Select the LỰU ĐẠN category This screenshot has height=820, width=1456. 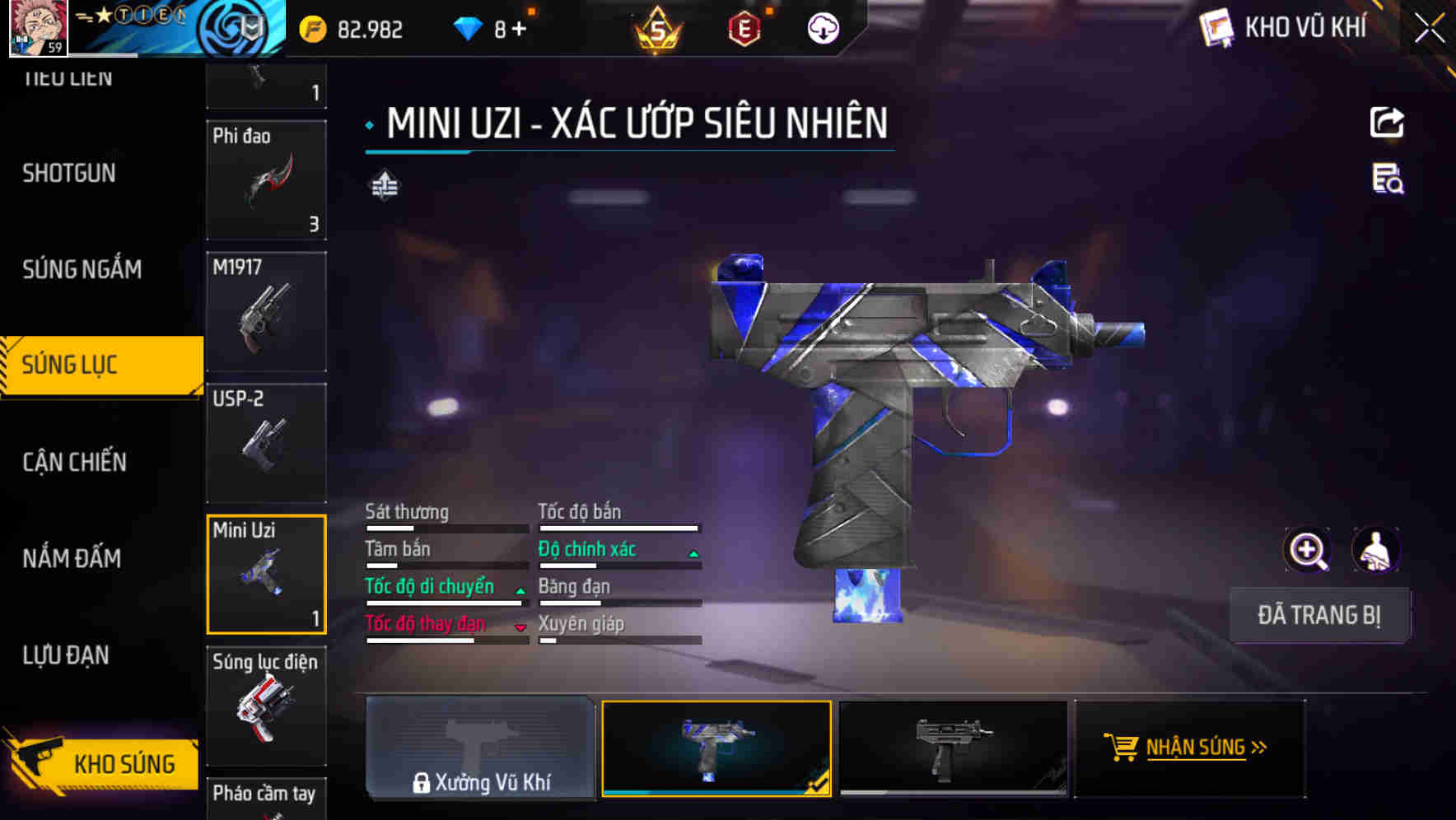tap(66, 655)
